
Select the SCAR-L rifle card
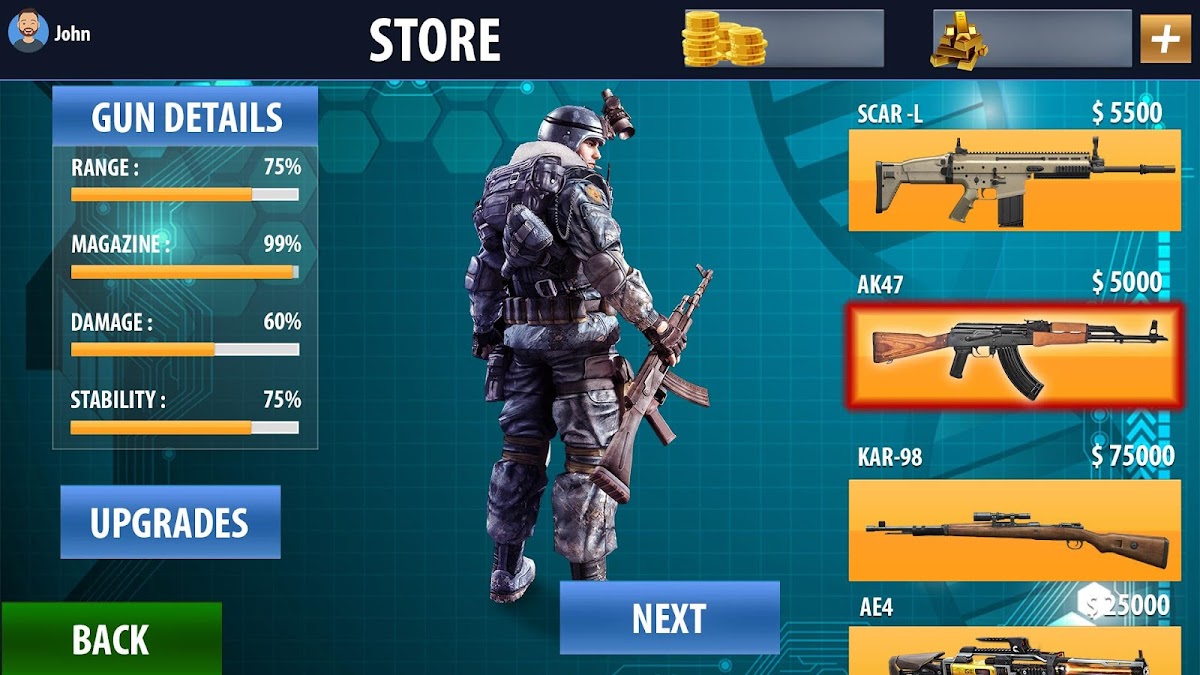click(1014, 180)
